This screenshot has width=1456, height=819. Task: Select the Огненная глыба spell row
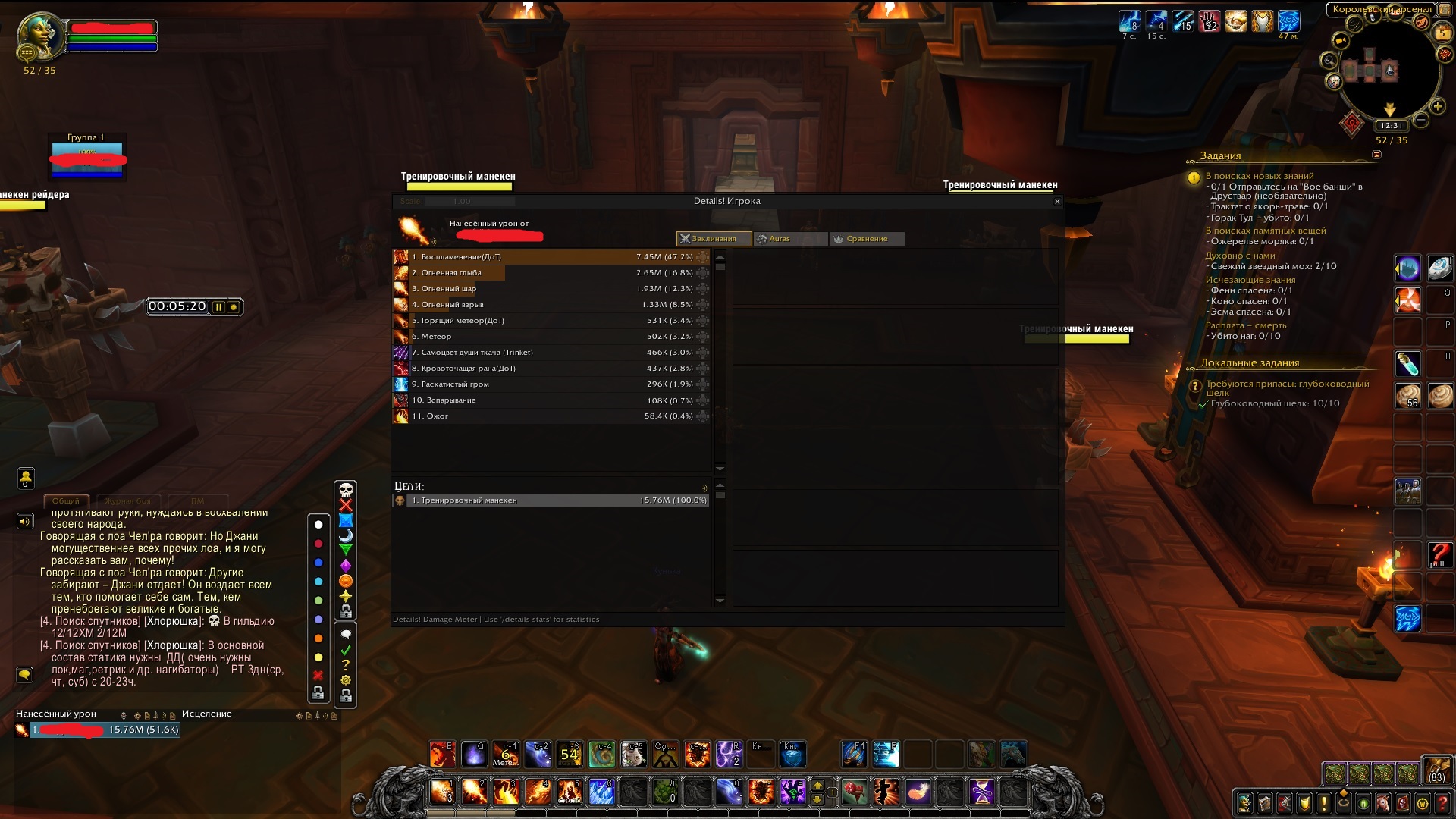pos(551,273)
